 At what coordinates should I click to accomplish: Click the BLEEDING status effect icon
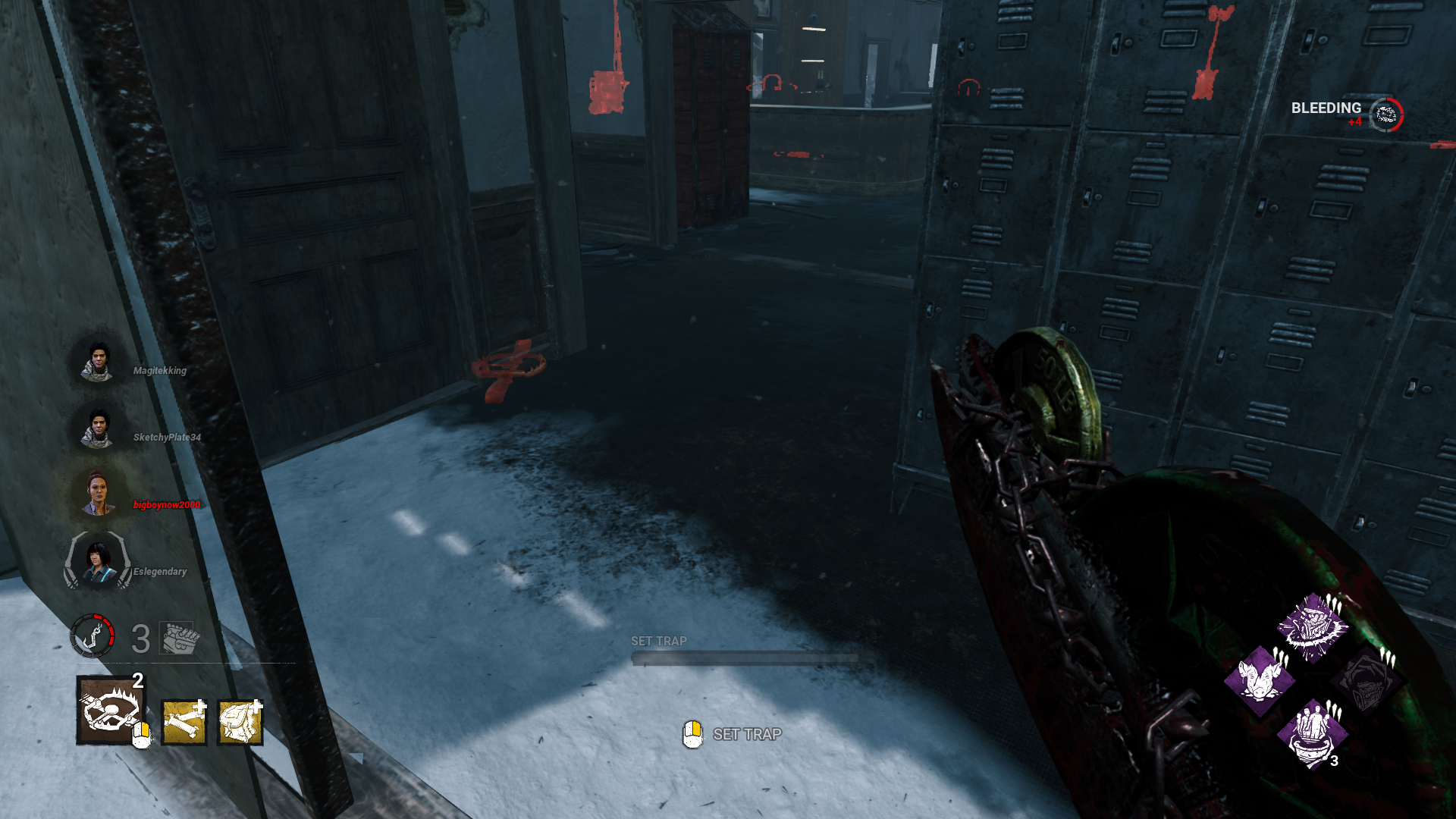pos(1385,114)
